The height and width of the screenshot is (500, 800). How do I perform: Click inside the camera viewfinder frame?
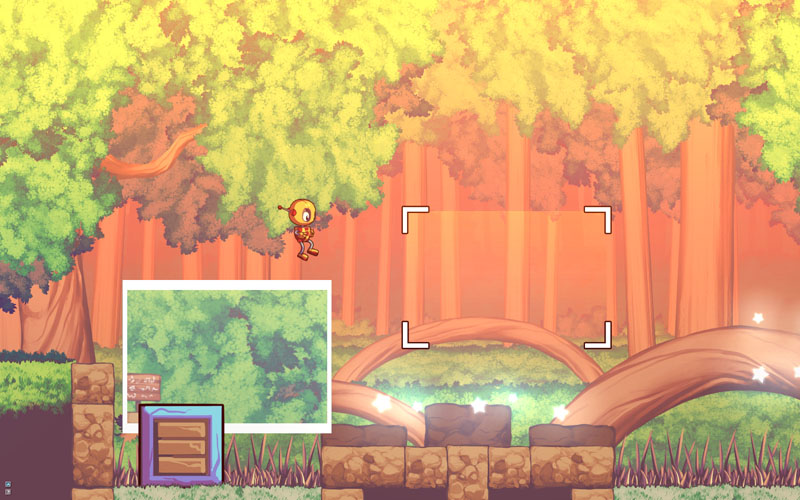506,277
